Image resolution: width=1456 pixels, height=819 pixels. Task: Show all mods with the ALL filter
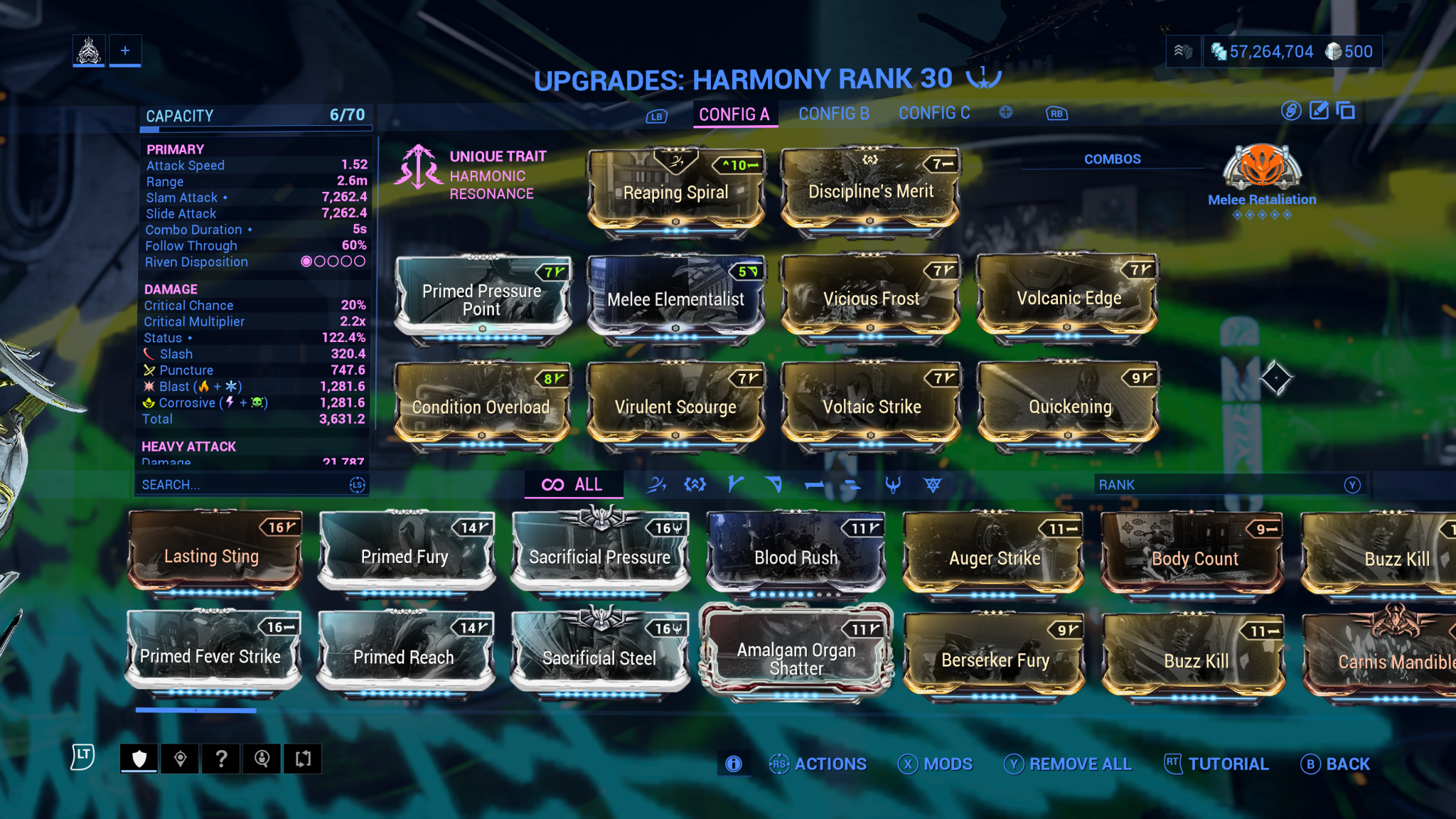coord(573,485)
